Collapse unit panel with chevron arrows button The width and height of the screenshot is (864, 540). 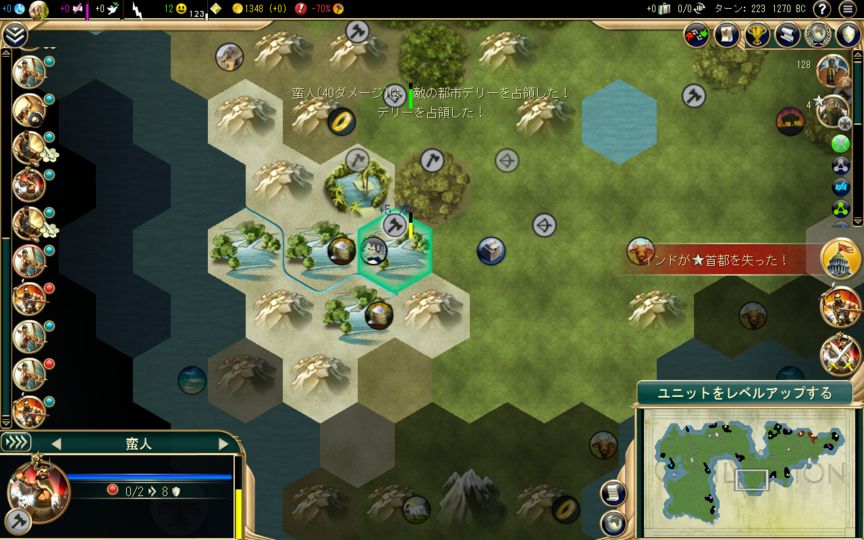pos(16,442)
